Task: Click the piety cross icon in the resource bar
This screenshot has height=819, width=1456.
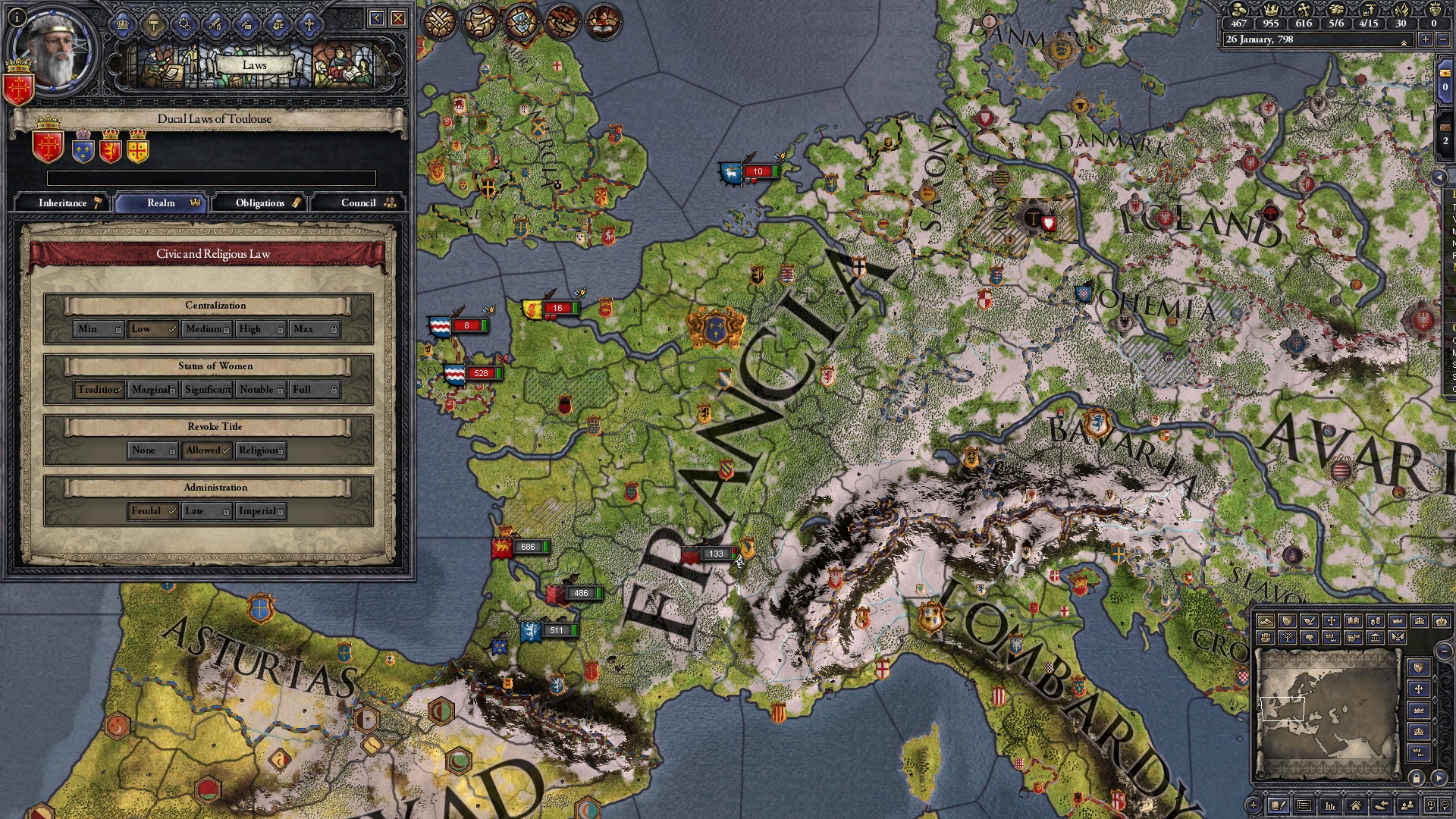Action: pos(1304,11)
